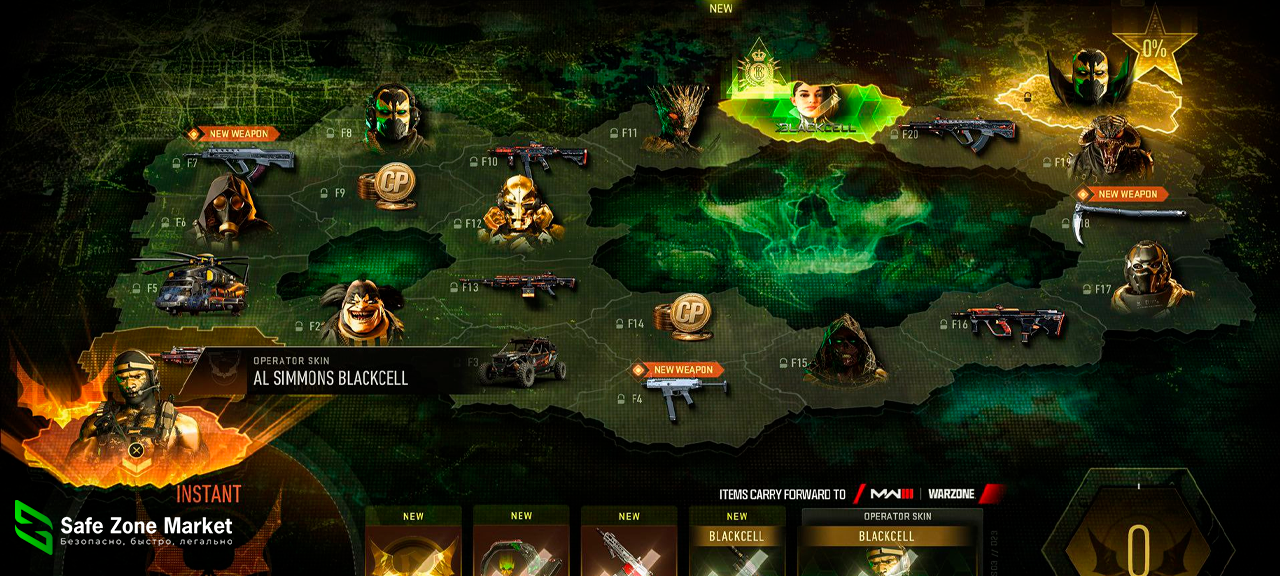The width and height of the screenshot is (1280, 576).
Task: Select the F7 new weapon rifle sector
Action: point(246,160)
